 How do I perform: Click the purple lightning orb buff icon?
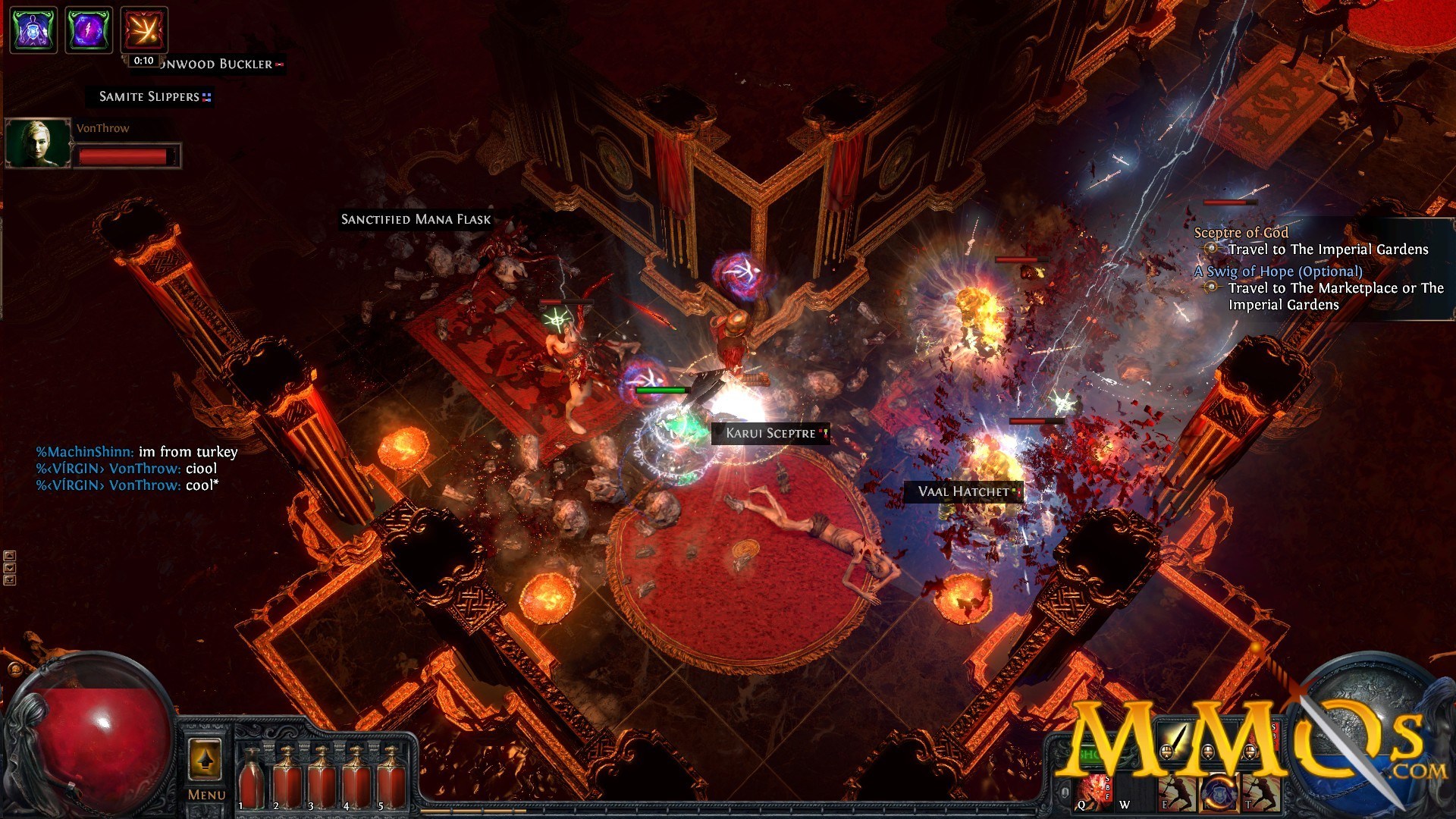click(89, 30)
